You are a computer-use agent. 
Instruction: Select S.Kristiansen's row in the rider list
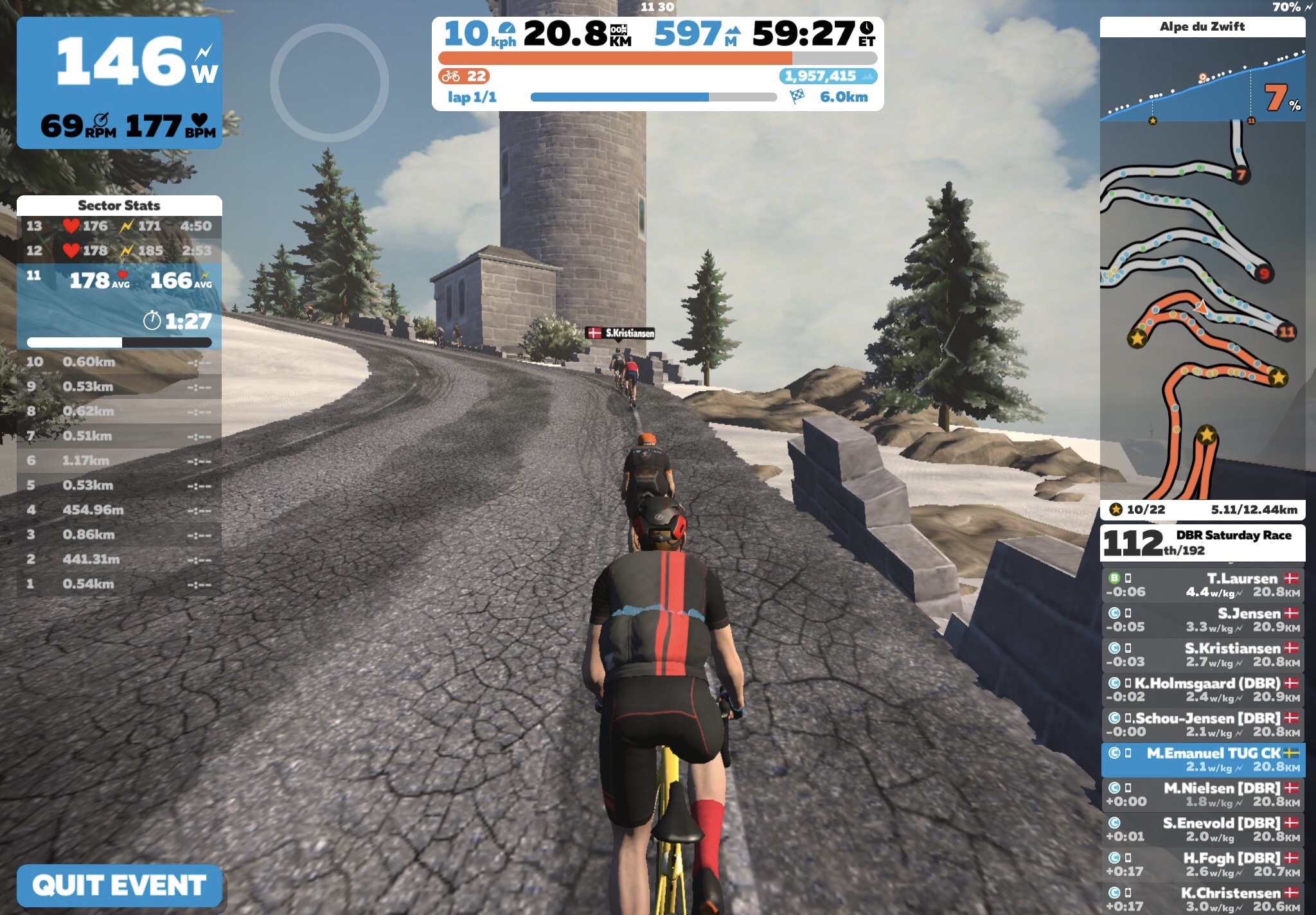pos(1202,655)
